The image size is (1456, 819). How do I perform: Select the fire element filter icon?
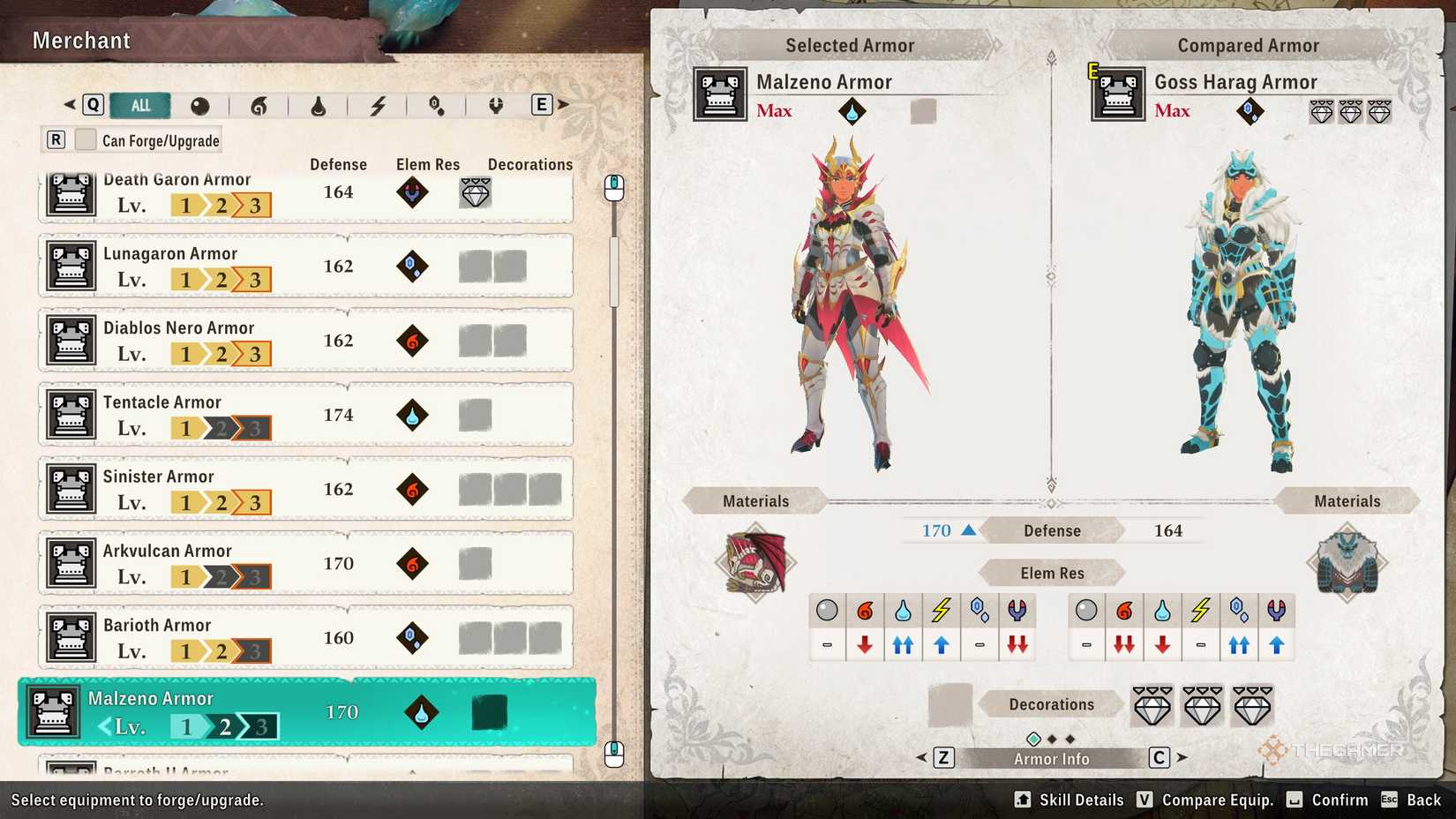pos(260,106)
